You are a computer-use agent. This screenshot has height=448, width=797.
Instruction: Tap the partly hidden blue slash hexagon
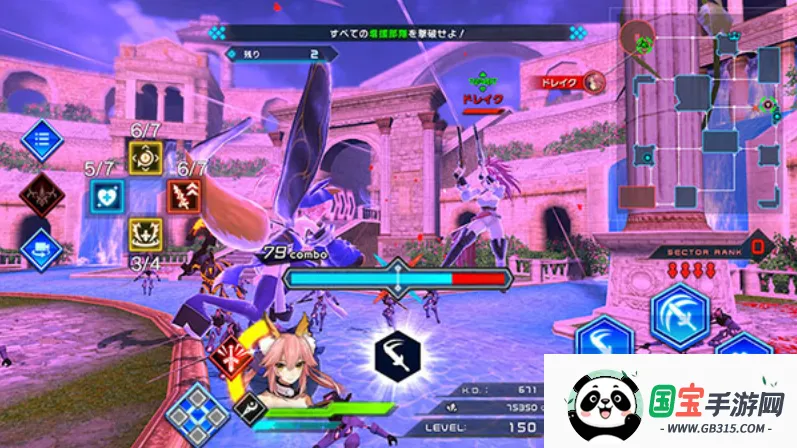point(601,339)
